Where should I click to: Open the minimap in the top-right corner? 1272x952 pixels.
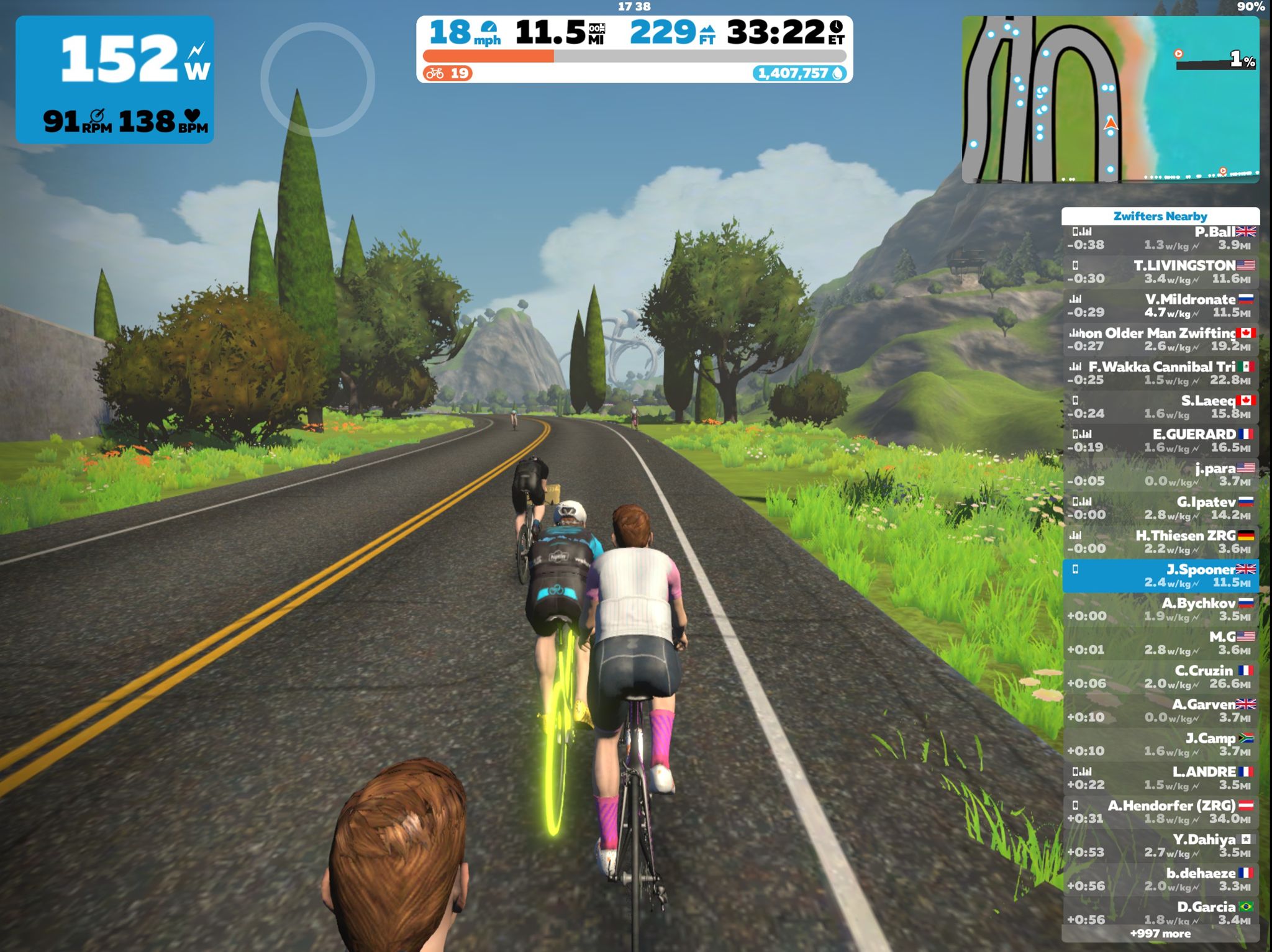(1110, 99)
